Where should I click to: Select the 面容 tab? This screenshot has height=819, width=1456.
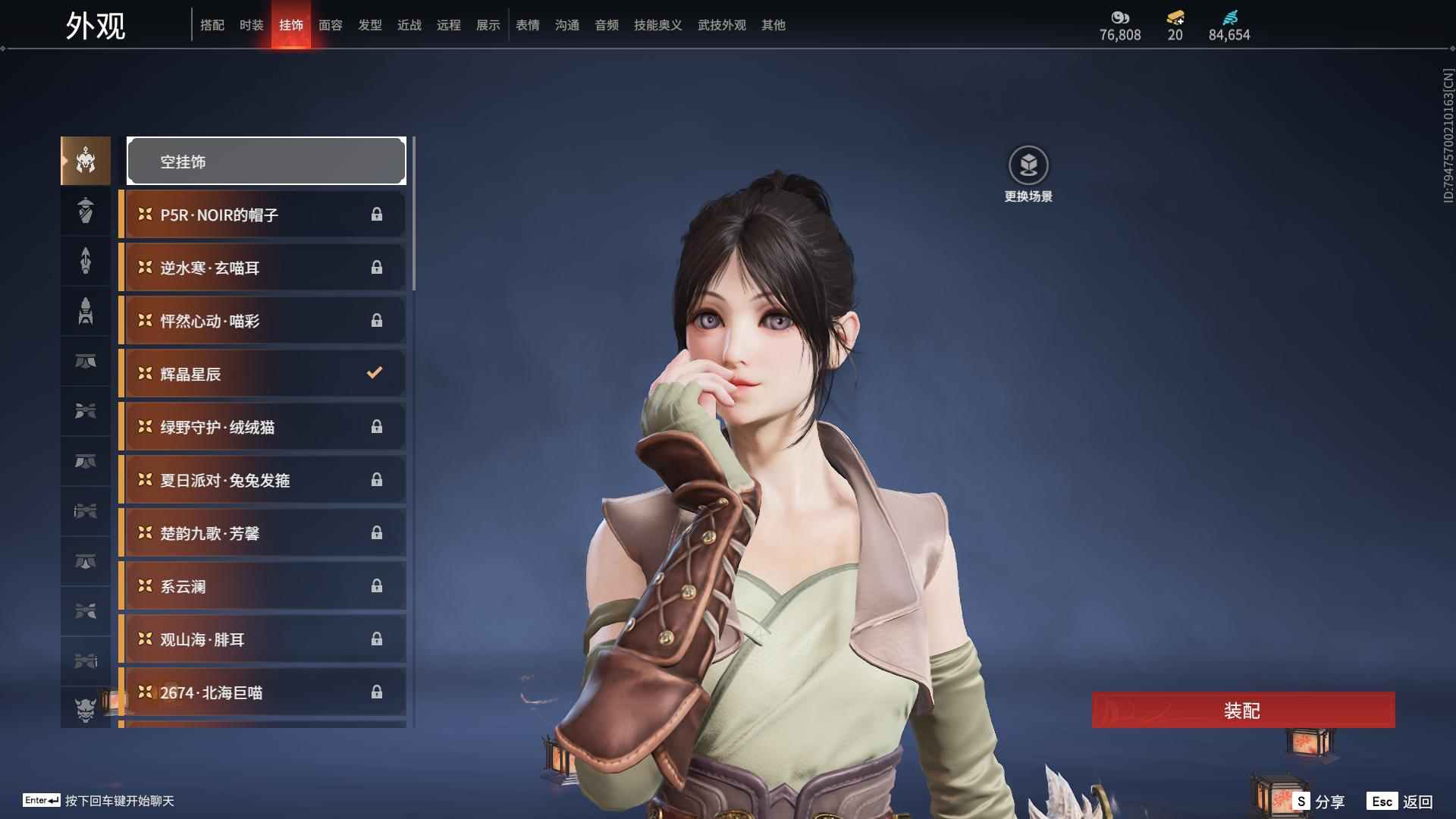pos(330,25)
